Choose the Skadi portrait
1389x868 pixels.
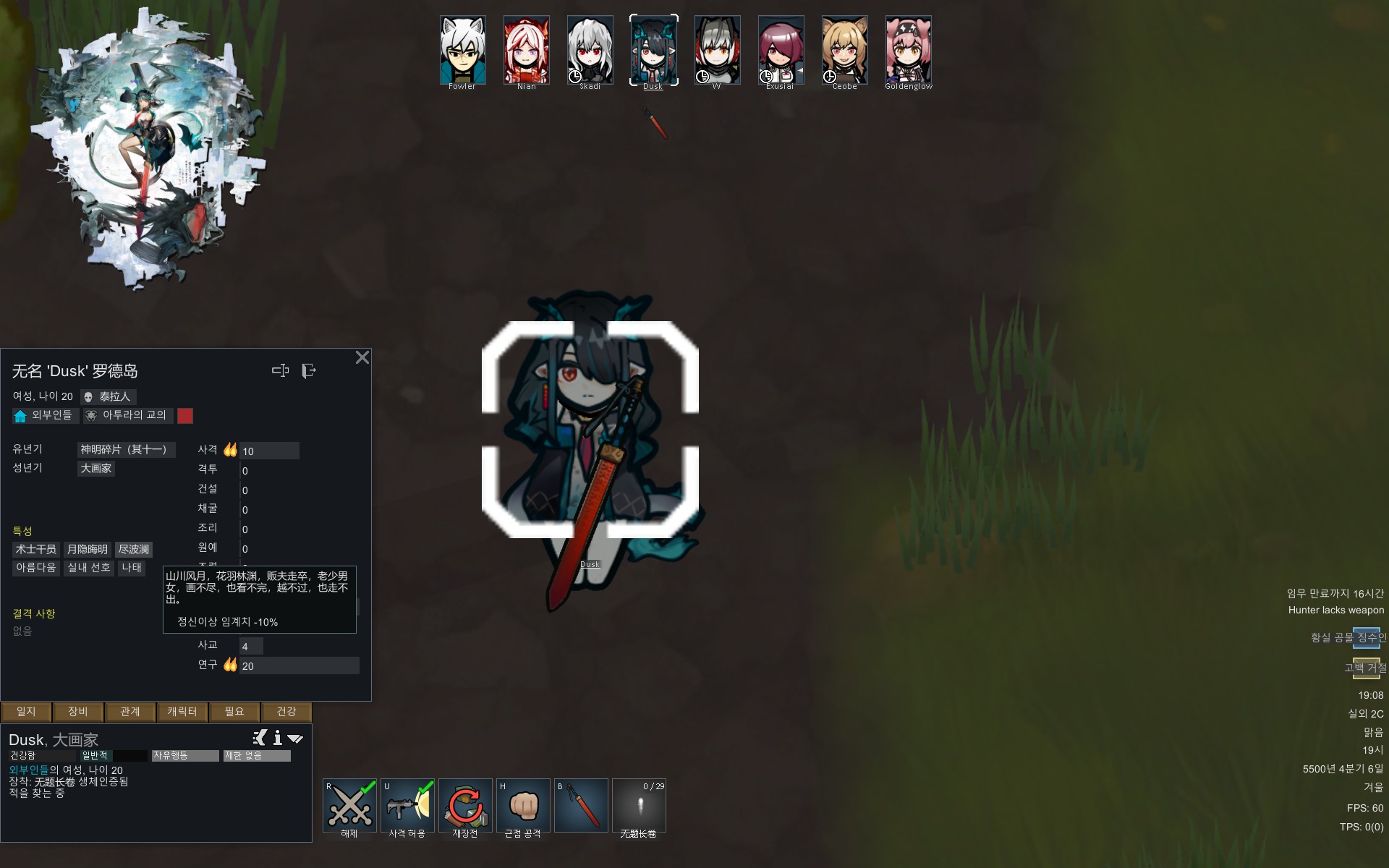590,51
